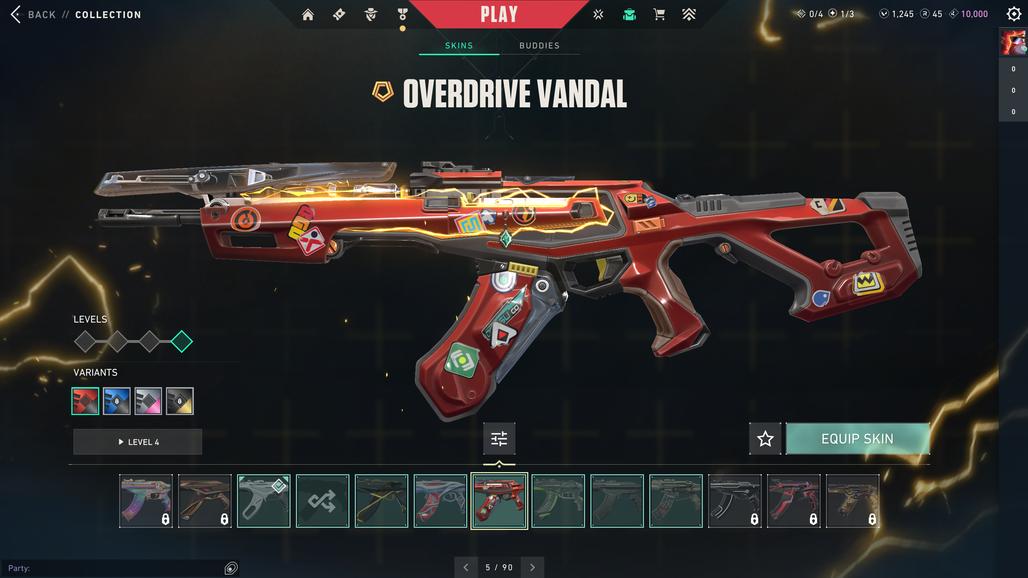
Task: Select the black and yellow variant
Action: [180, 401]
